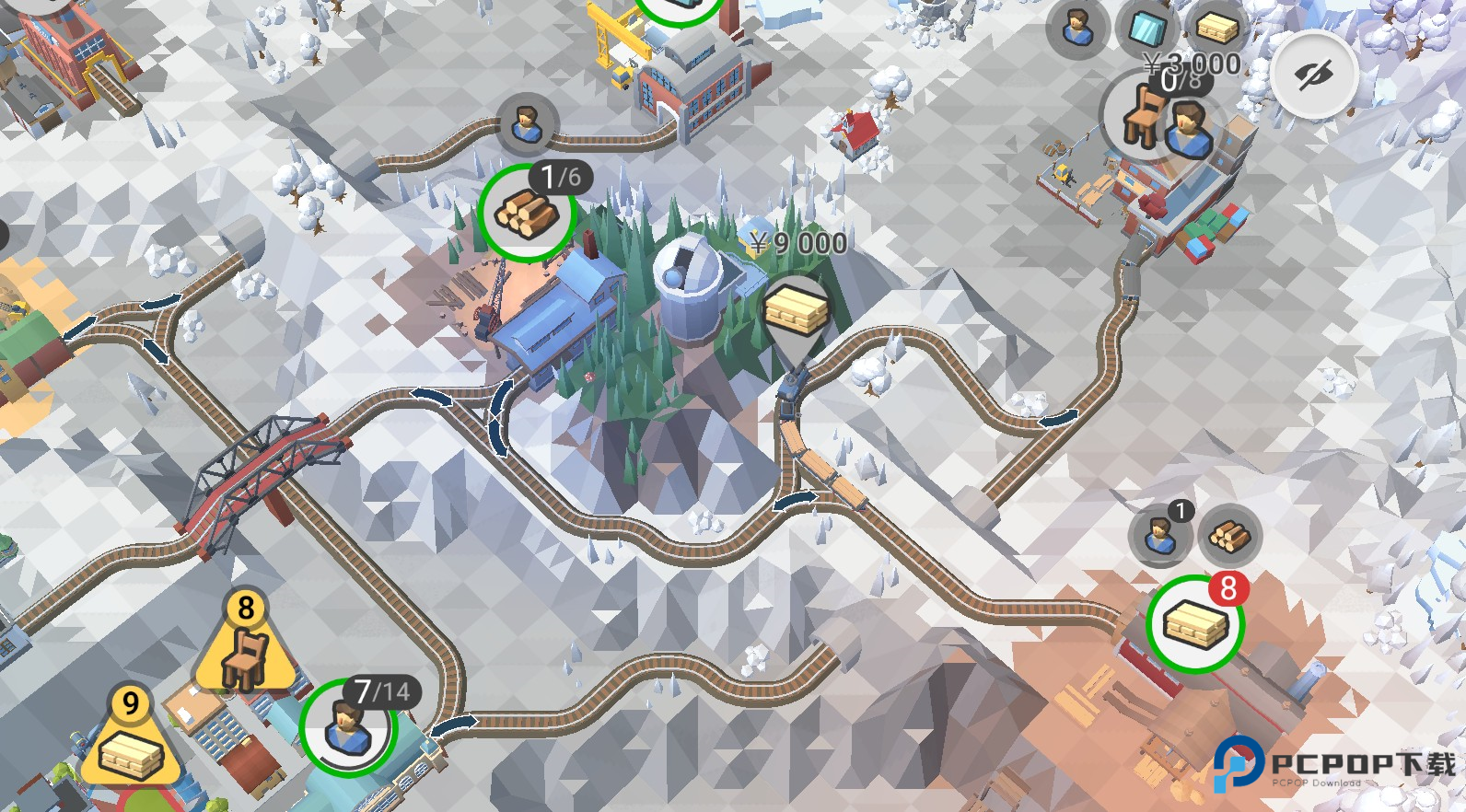Select the logs marker showing 1/6
Image resolution: width=1466 pixels, height=812 pixels.
(x=527, y=215)
